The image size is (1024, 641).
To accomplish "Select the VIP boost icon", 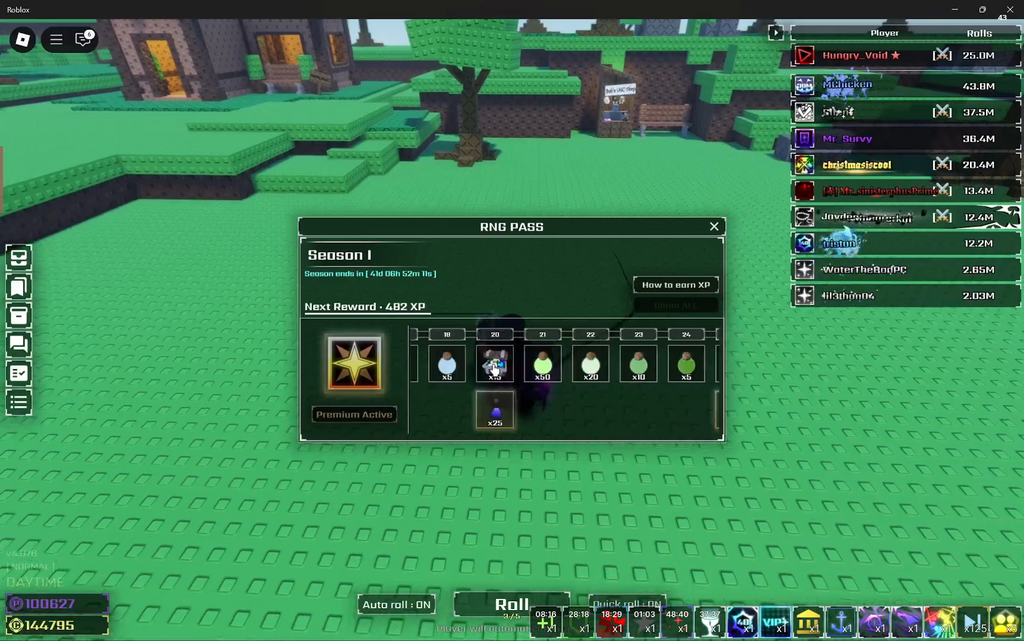I will pyautogui.click(x=775, y=621).
